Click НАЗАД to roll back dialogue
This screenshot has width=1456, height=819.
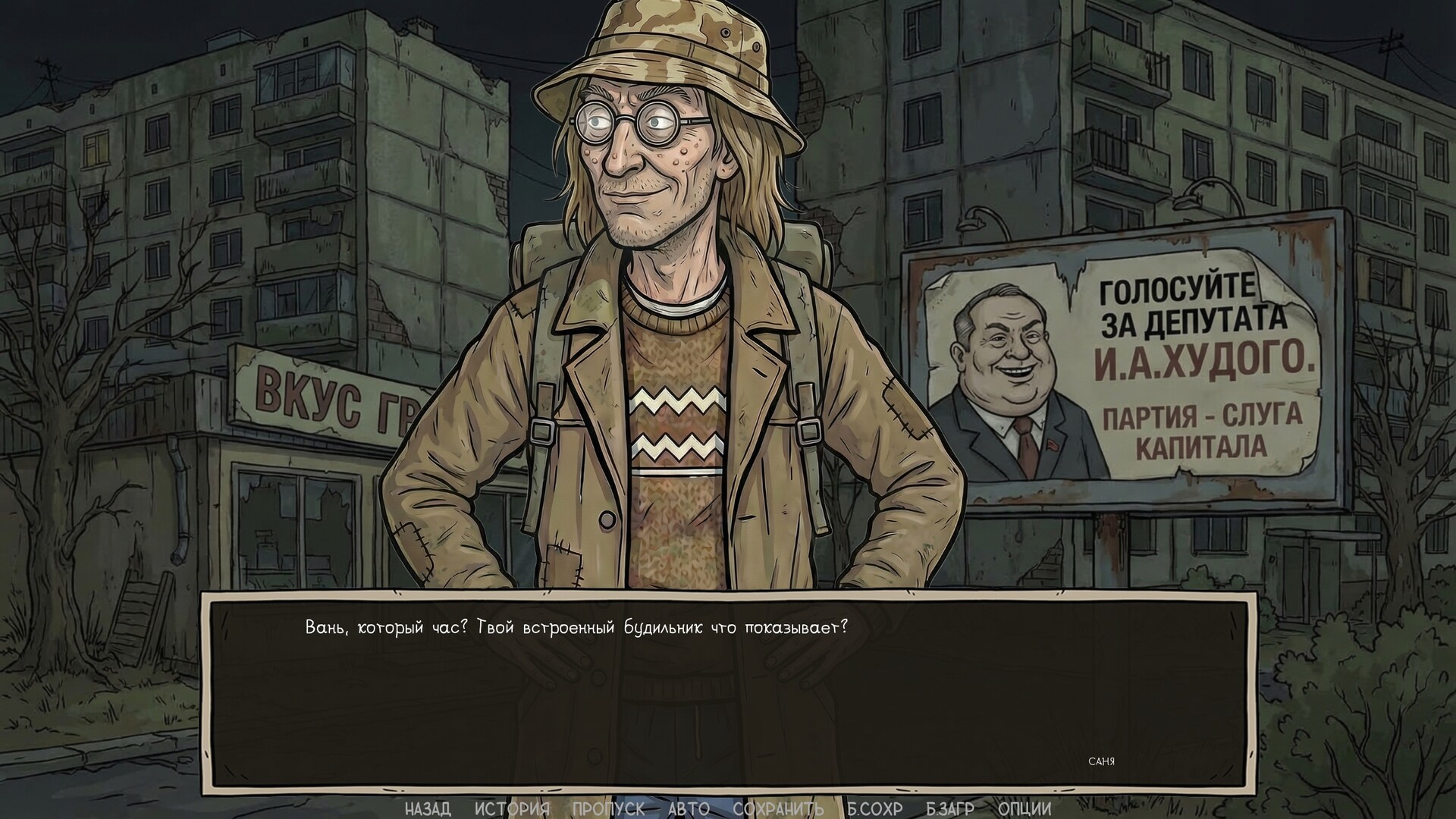(427, 808)
